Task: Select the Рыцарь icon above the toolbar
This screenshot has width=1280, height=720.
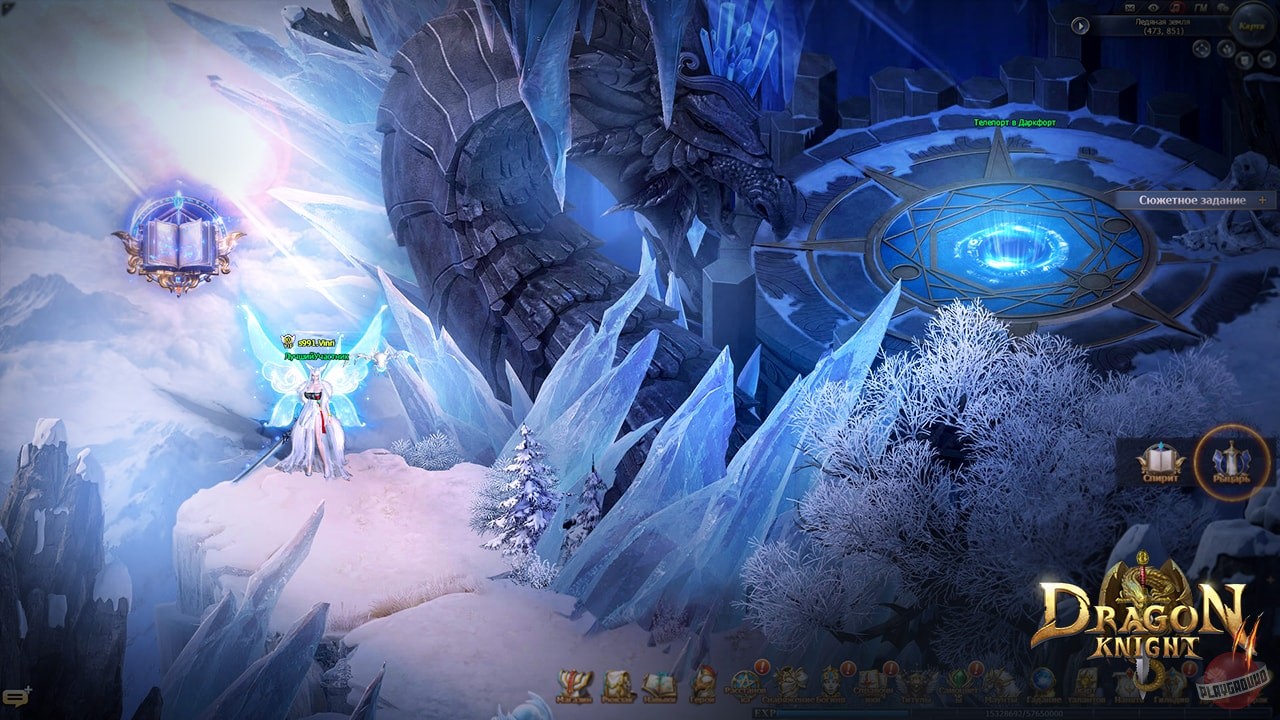Action: click(x=1230, y=462)
